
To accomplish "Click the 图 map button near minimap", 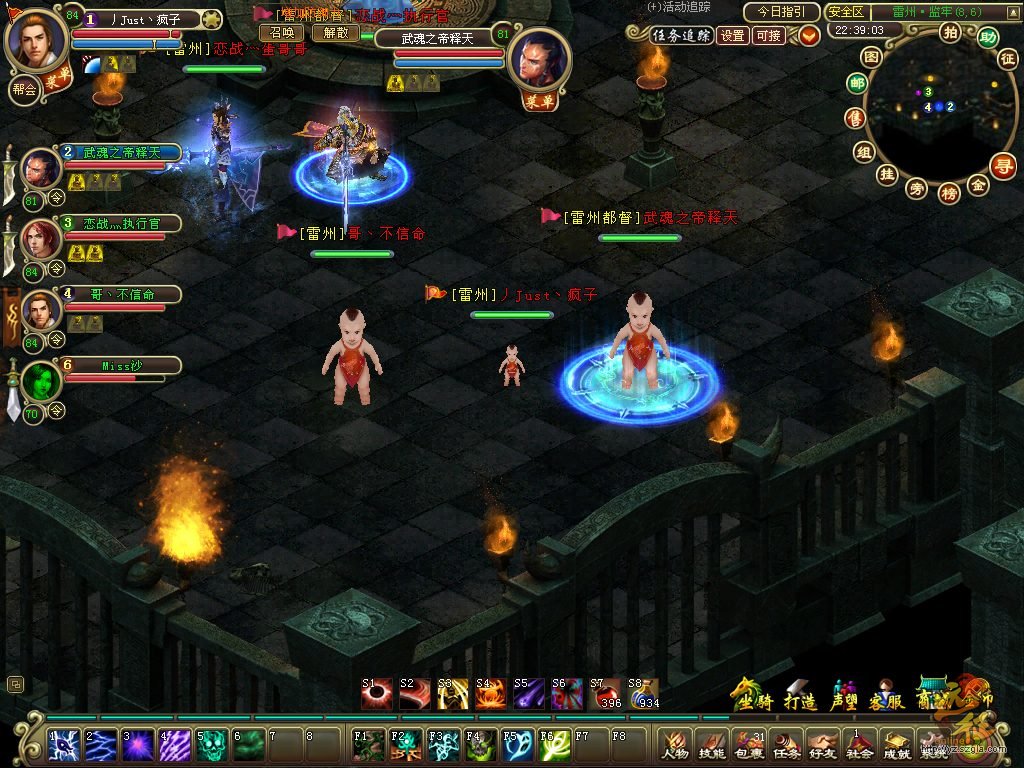I will [872, 57].
